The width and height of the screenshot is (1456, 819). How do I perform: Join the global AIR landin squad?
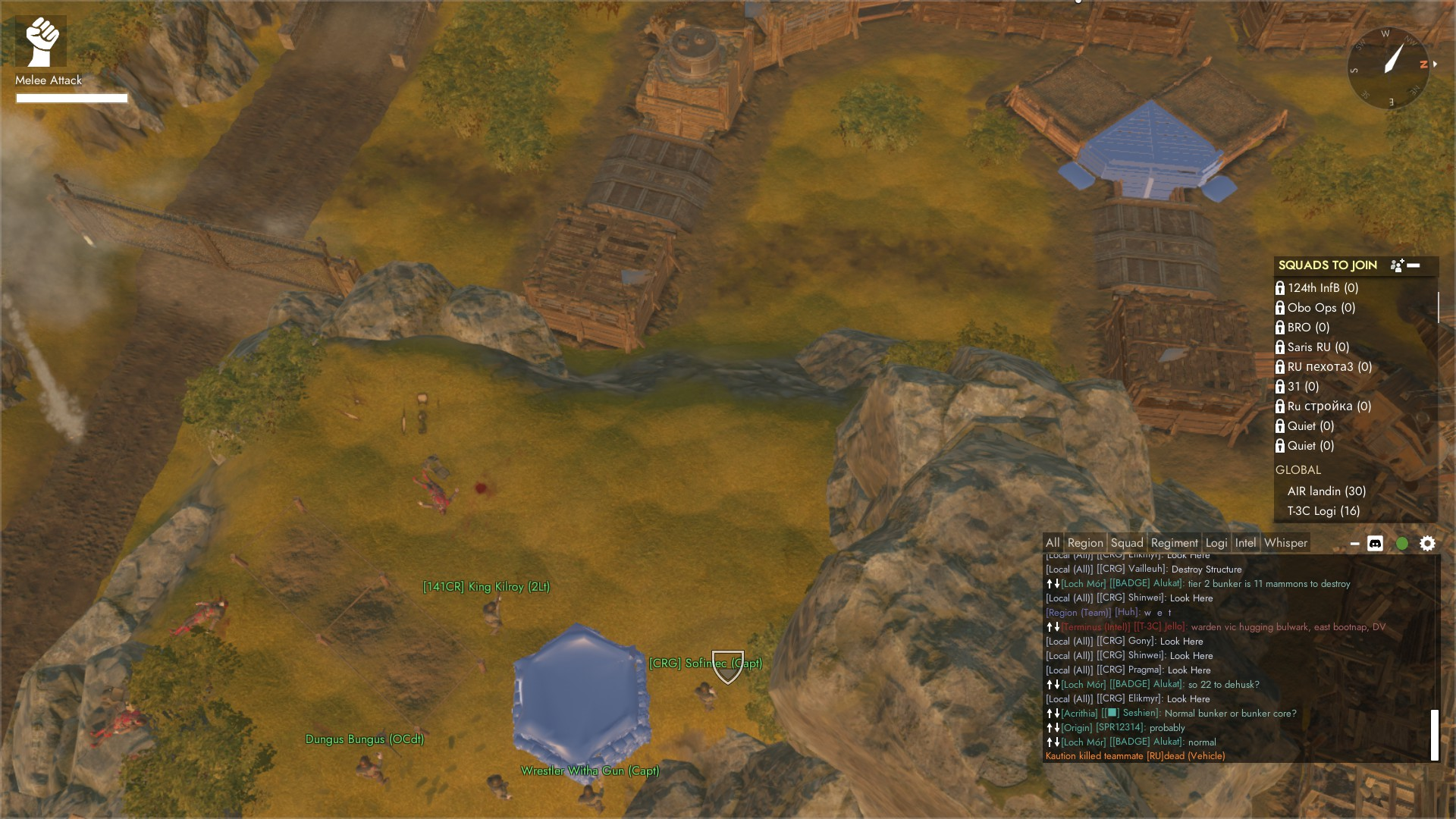tap(1326, 491)
